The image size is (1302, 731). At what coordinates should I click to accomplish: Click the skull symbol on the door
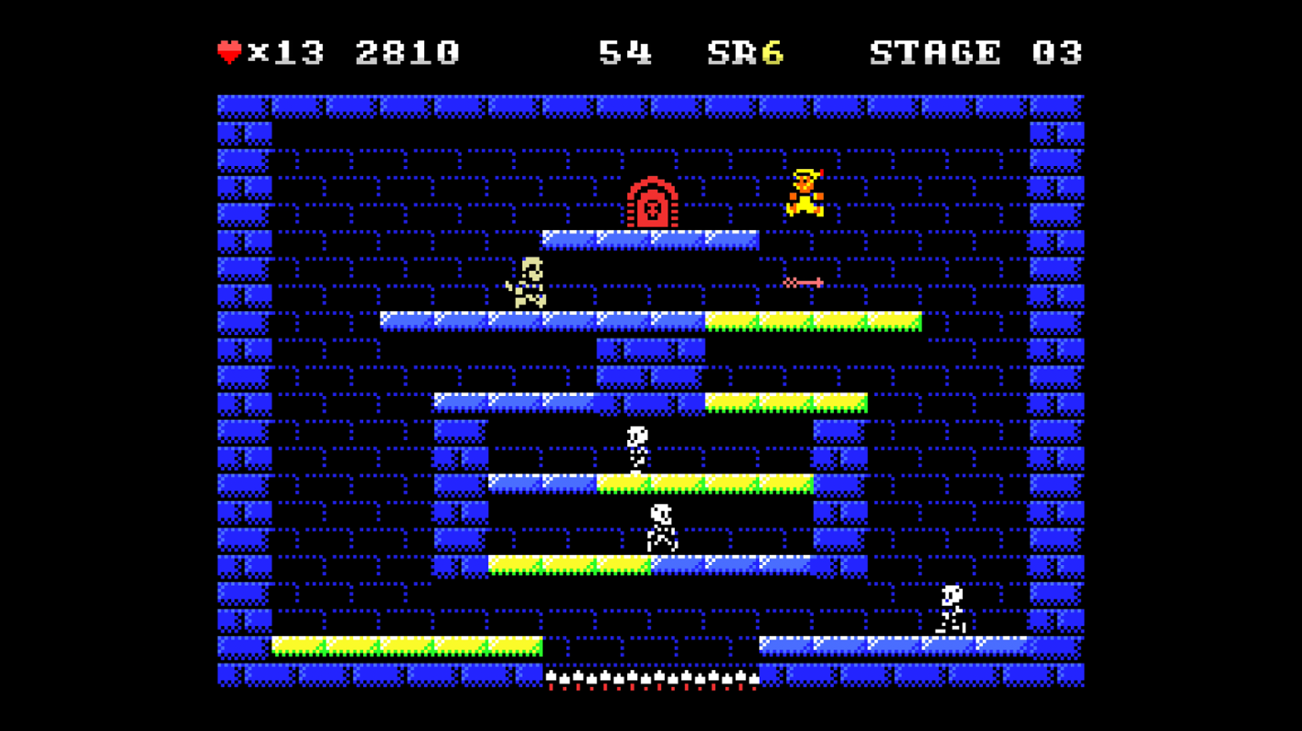651,208
